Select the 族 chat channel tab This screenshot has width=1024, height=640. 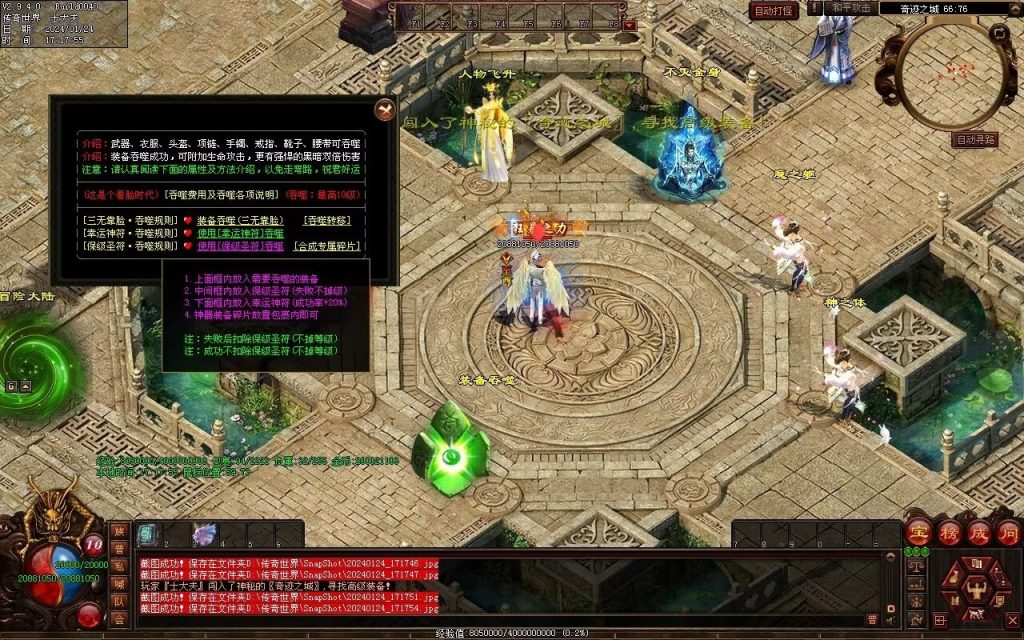(120, 531)
